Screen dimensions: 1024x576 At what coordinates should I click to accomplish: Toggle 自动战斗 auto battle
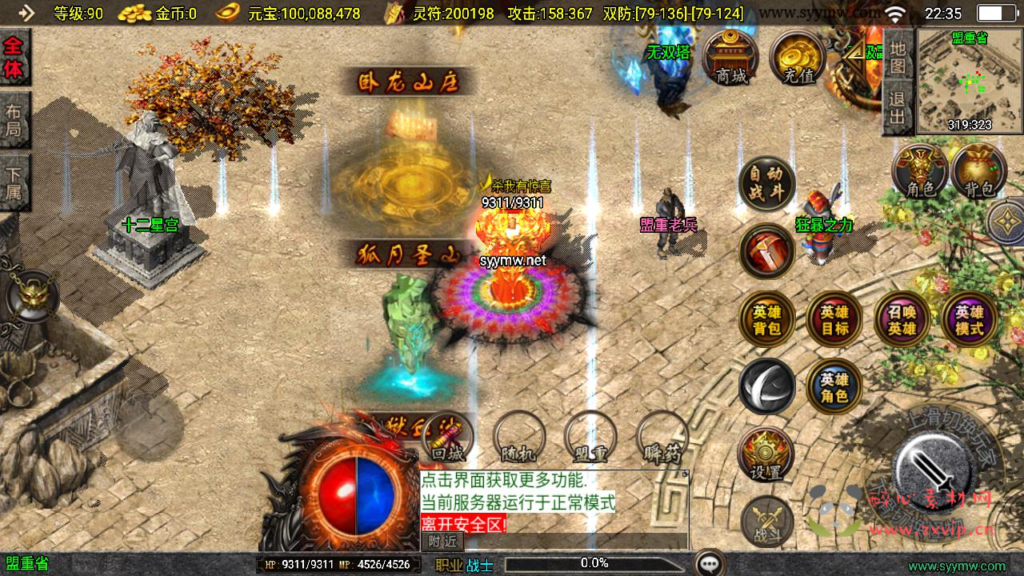click(x=767, y=183)
